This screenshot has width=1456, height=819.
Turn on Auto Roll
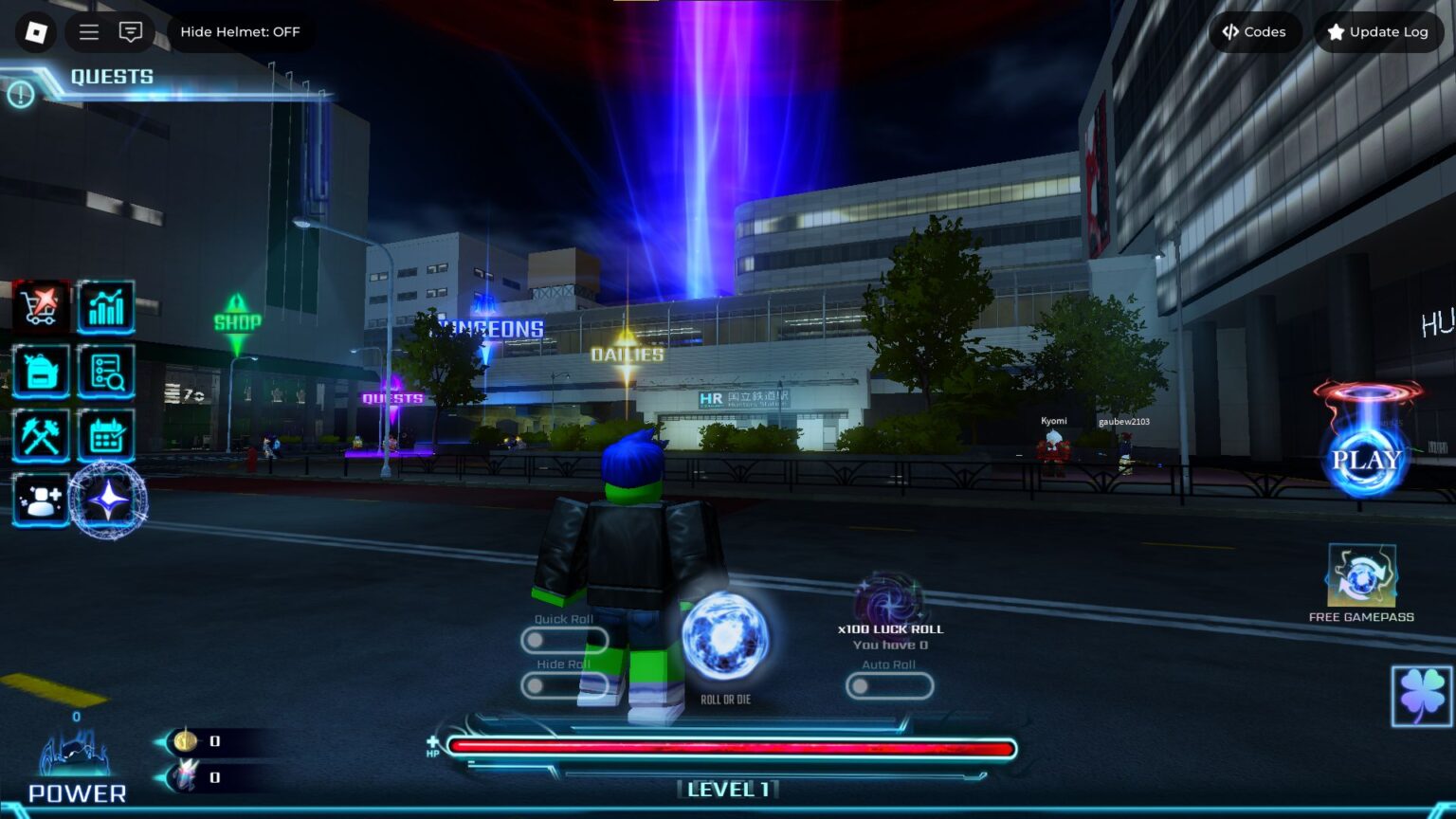click(x=889, y=685)
